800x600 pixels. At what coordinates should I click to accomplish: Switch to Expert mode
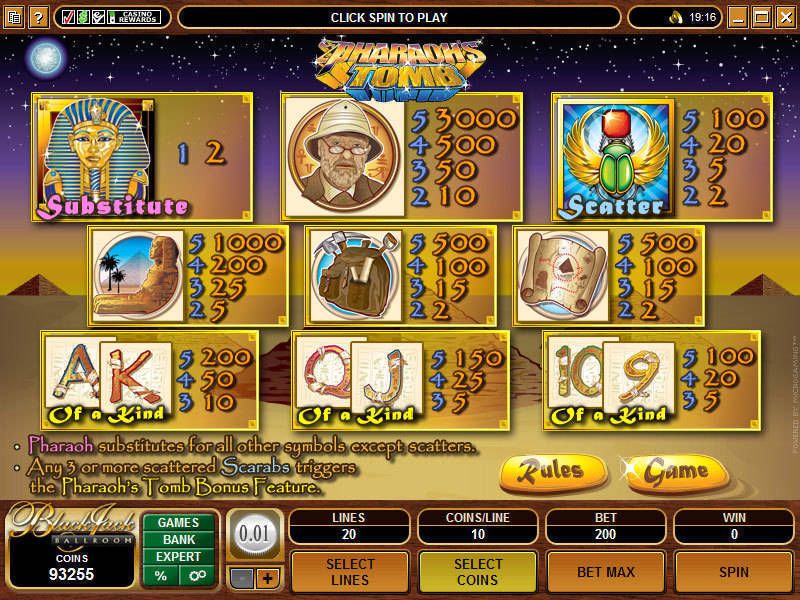pyautogui.click(x=178, y=557)
